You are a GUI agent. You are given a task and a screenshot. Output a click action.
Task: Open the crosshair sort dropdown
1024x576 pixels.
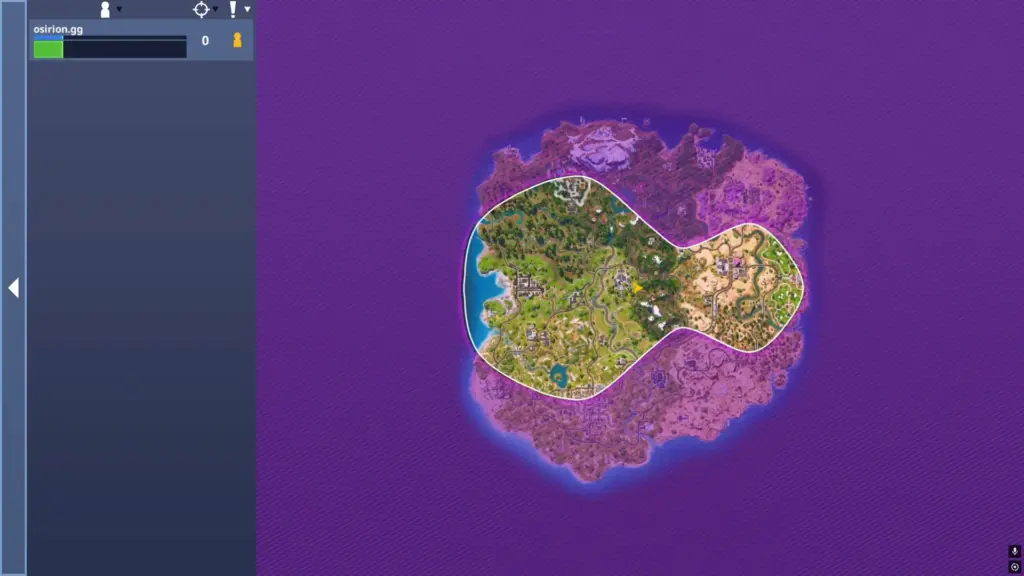[203, 9]
